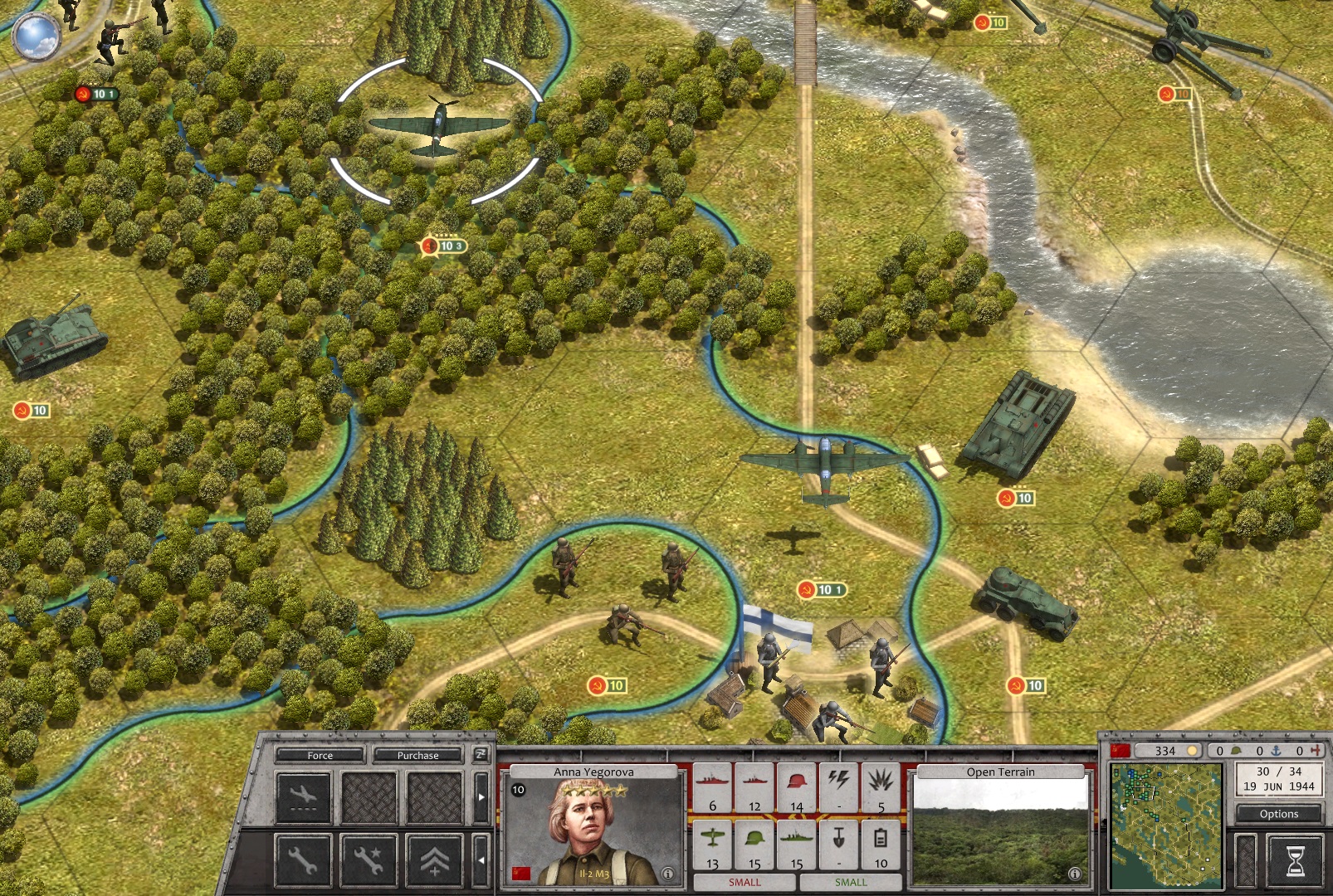Show terrain info via Open Terrain info icon
Screen dimensions: 1333x896
(1075, 874)
